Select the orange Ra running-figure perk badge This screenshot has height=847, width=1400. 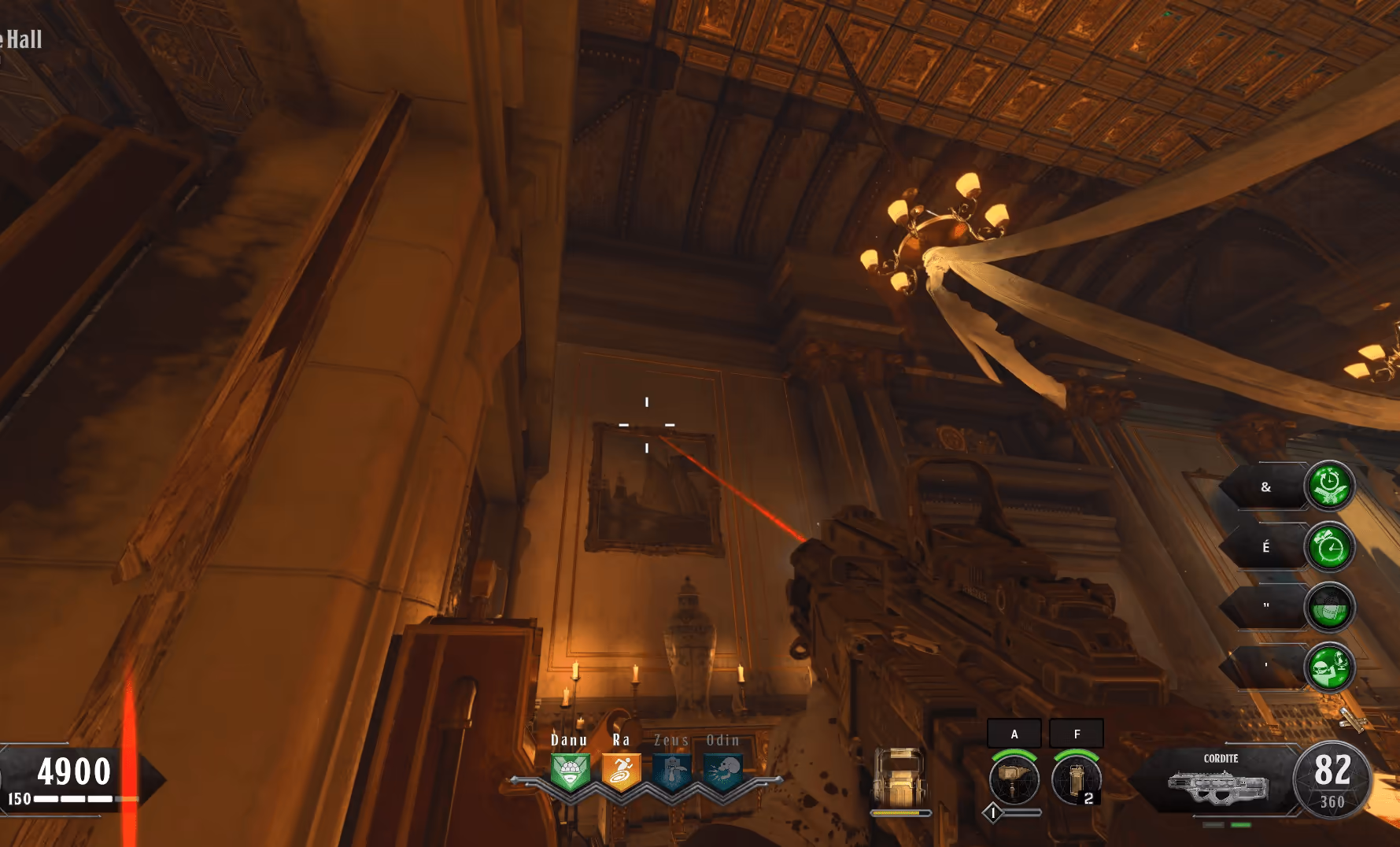(x=621, y=771)
